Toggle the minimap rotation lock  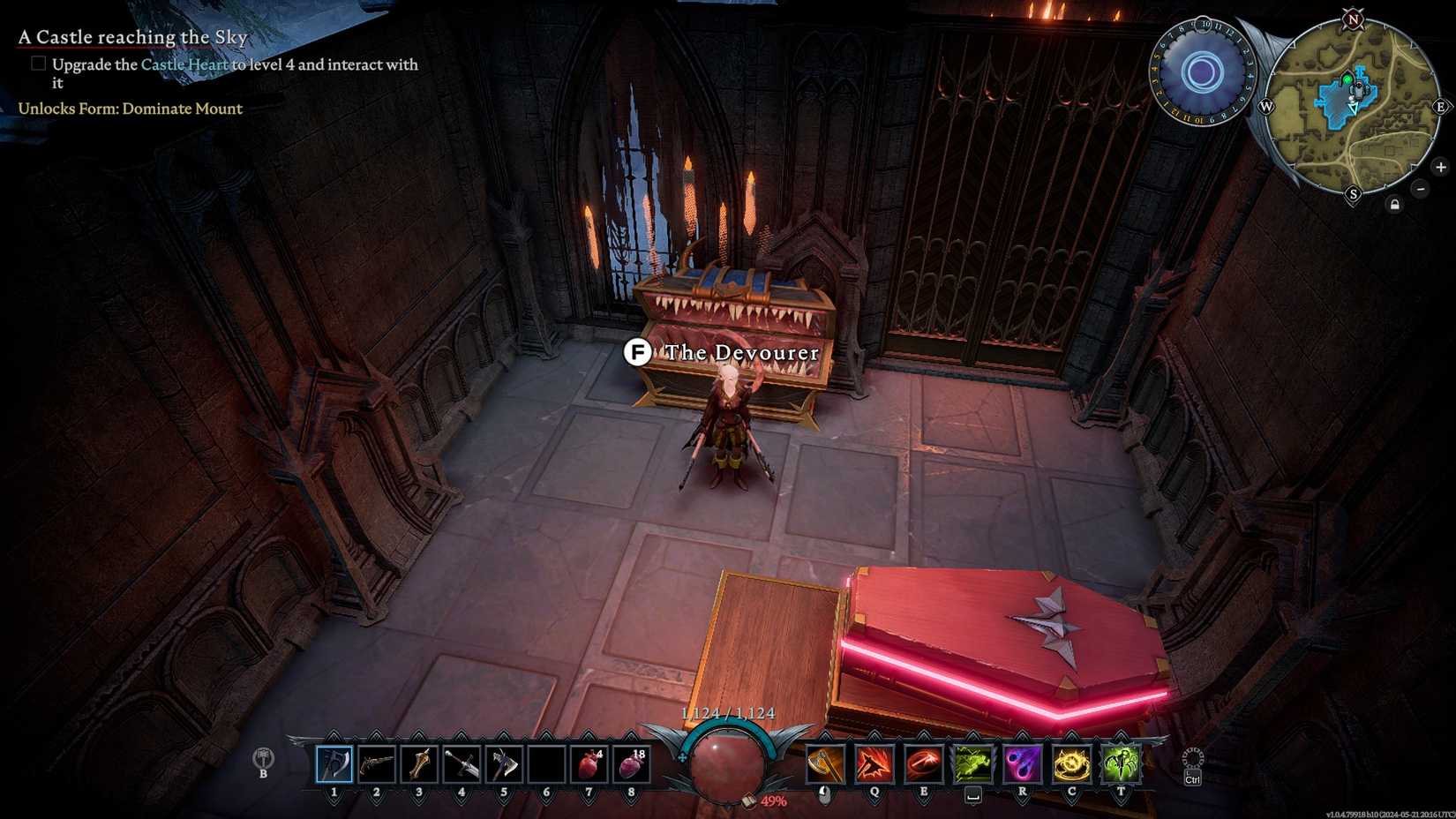(1394, 205)
